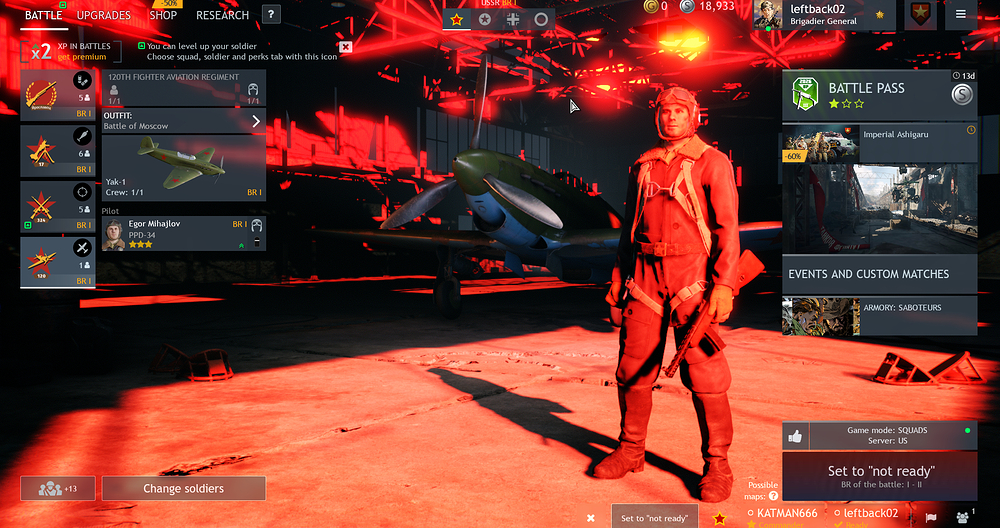The height and width of the screenshot is (528, 1000).
Task: Select the USSR red star faction
Action: click(457, 19)
